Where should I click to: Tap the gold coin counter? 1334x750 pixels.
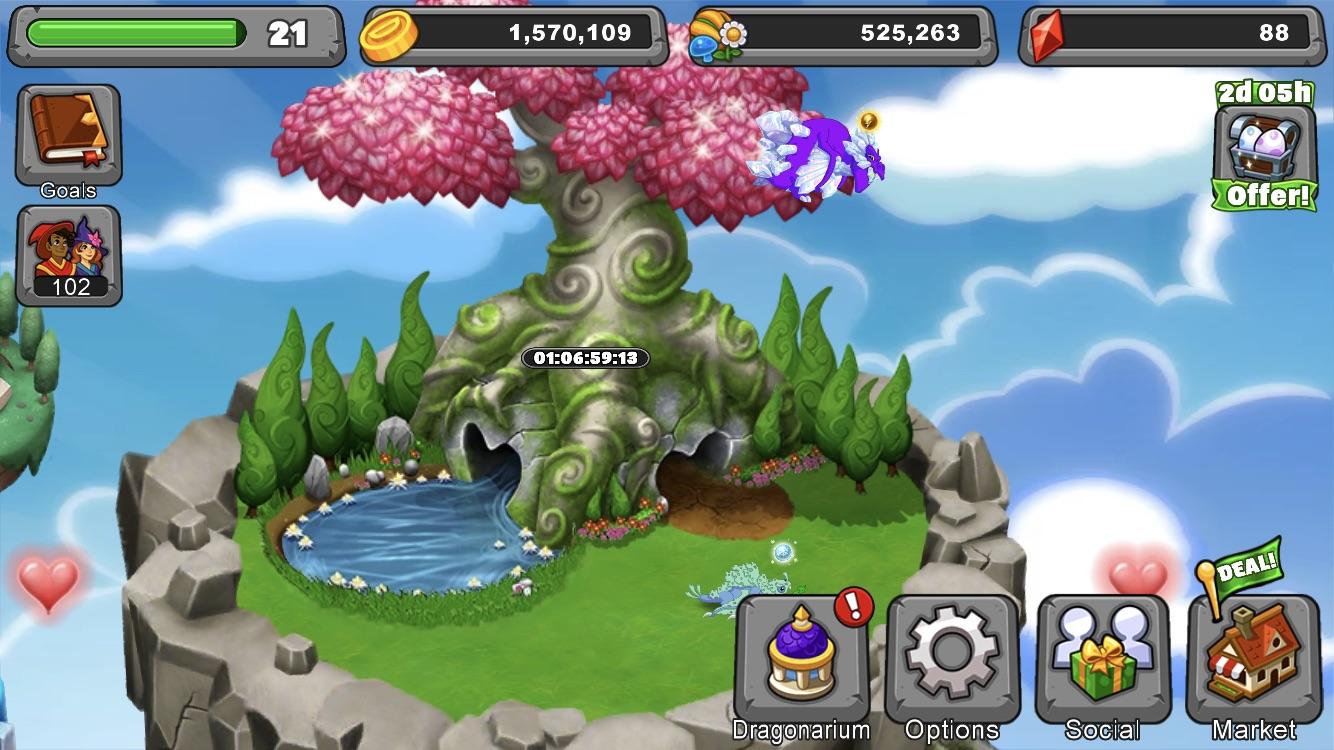tap(513, 34)
